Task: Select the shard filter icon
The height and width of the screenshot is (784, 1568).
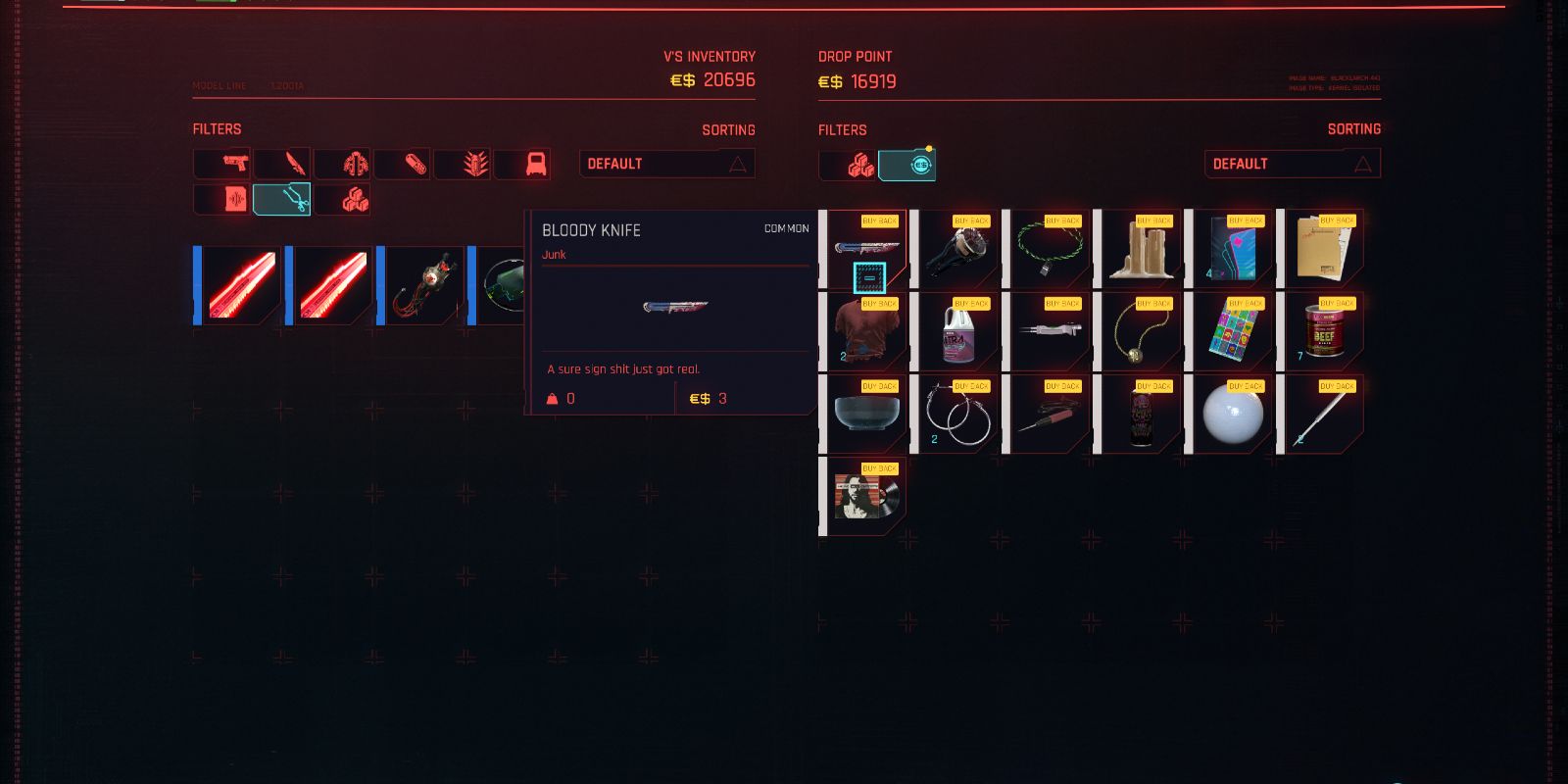Action: click(x=221, y=199)
